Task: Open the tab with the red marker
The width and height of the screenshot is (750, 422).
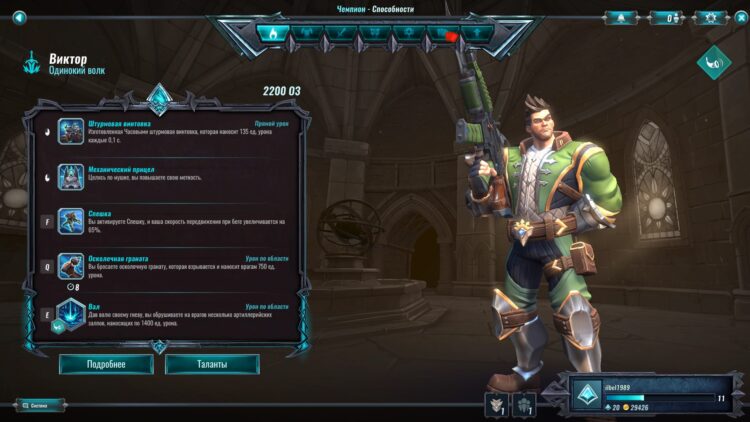Action: coord(443,33)
